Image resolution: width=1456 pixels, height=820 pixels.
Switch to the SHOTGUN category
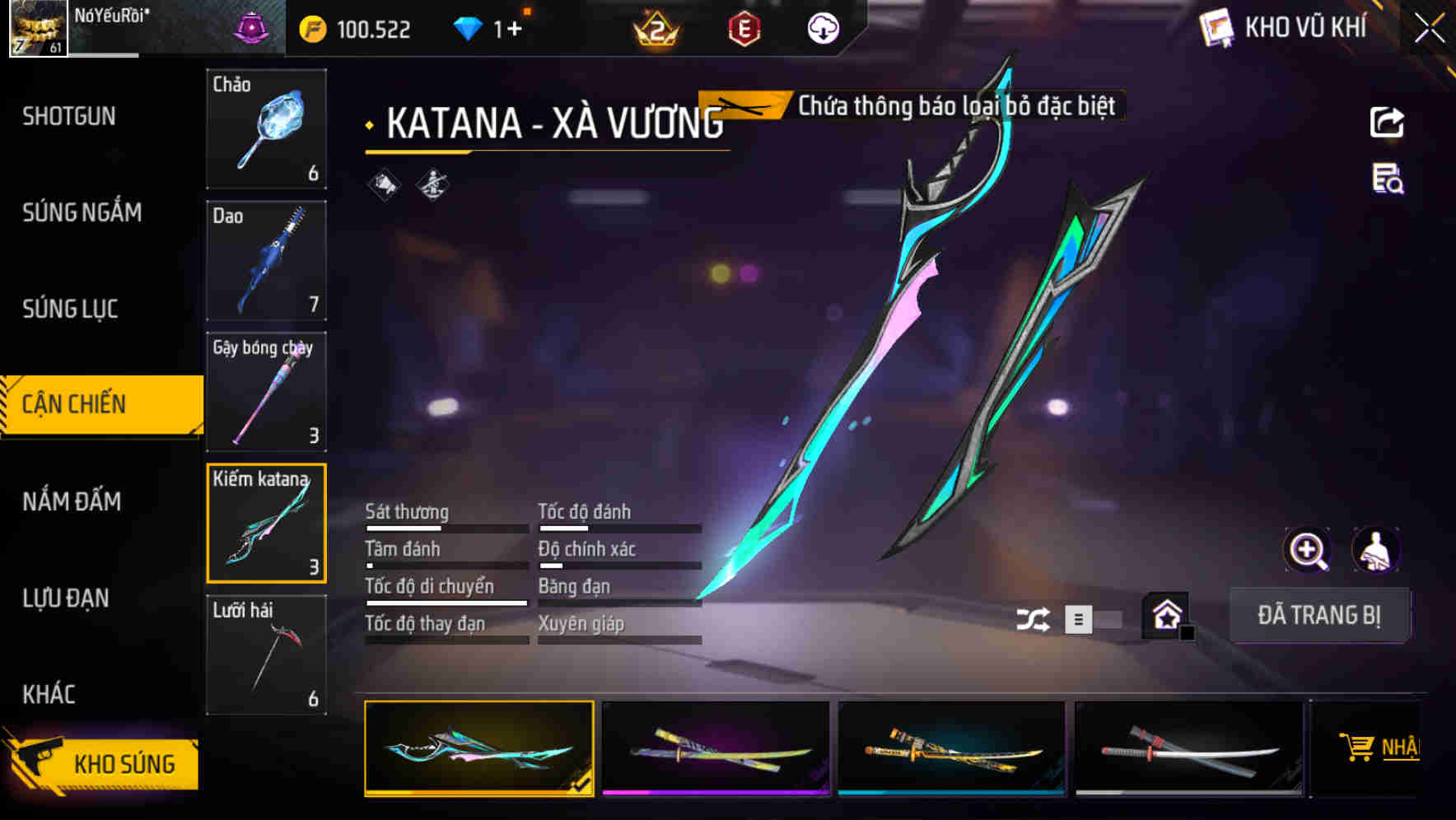pos(68,116)
